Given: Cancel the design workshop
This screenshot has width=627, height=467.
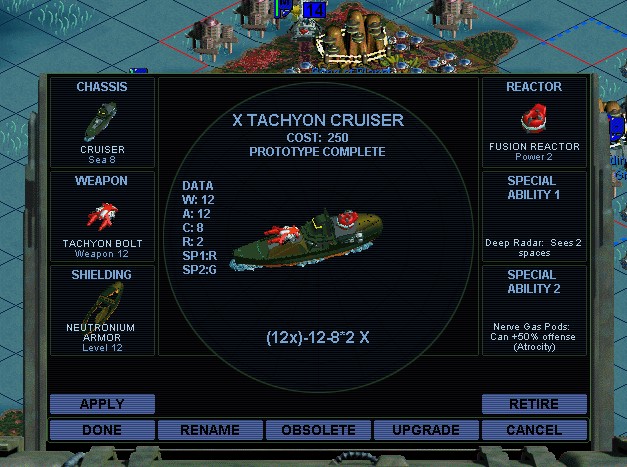Looking at the screenshot, I should (x=534, y=430).
